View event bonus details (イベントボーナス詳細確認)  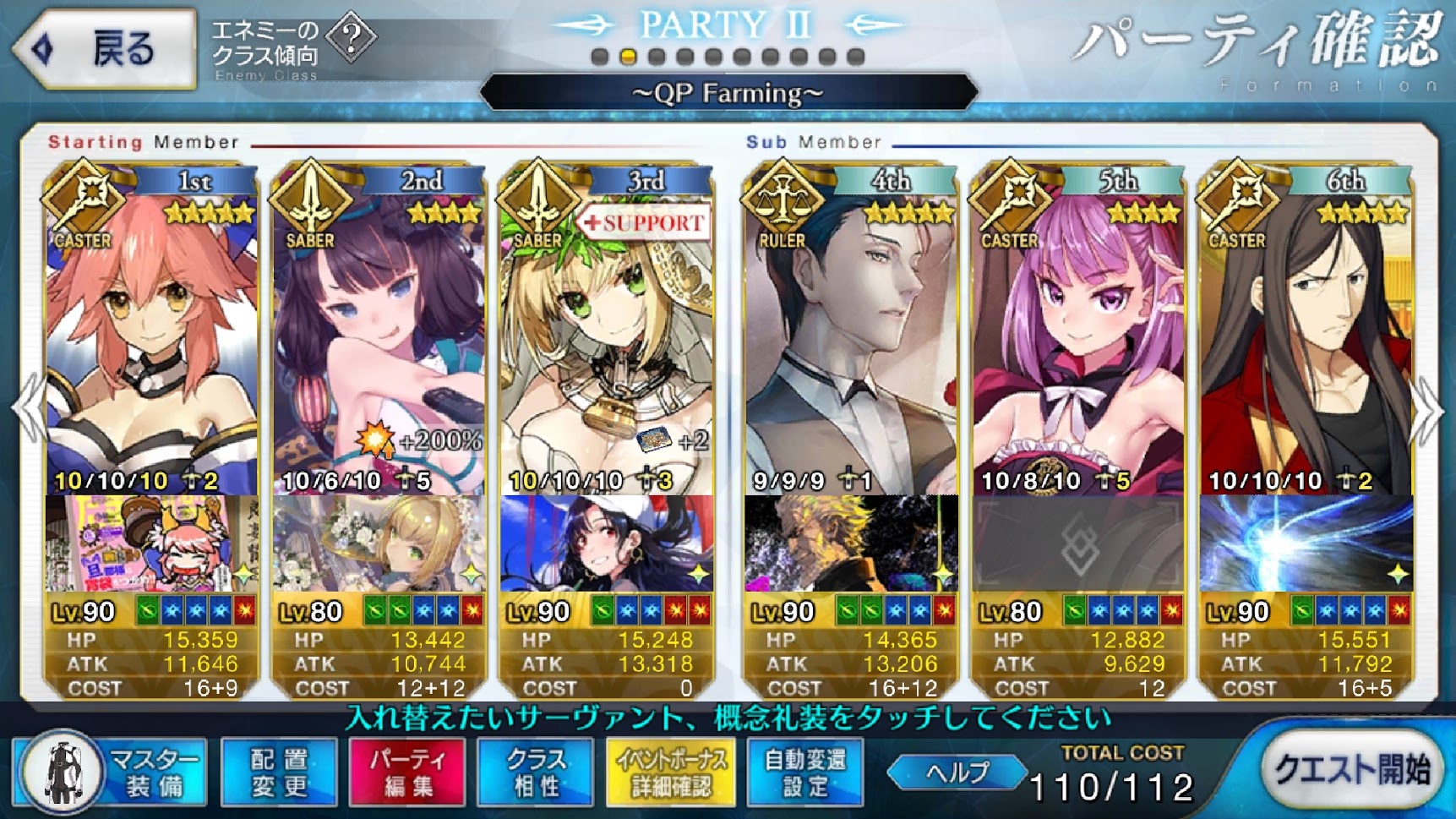pos(671,773)
